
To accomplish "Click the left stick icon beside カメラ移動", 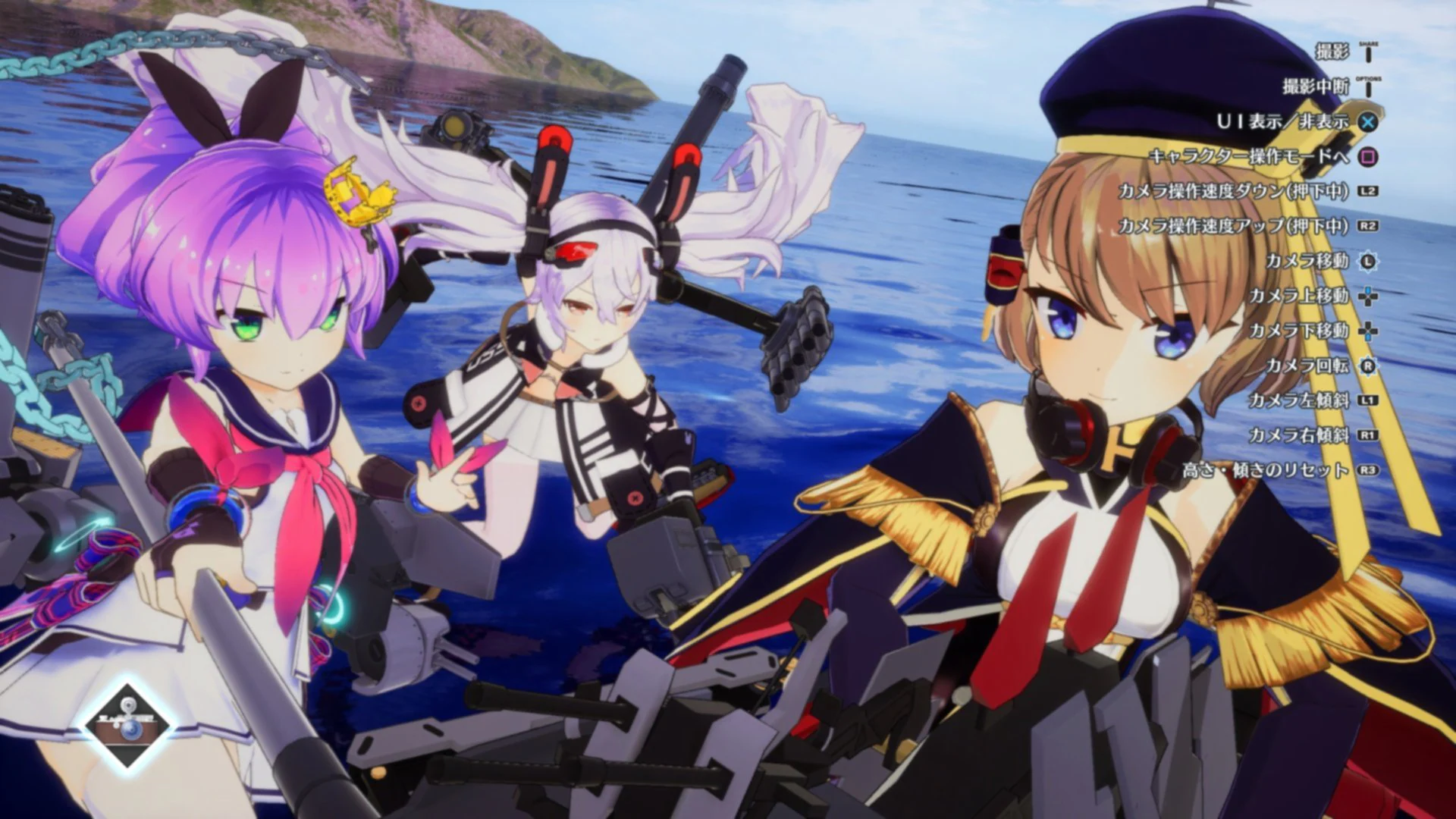I will [1367, 260].
